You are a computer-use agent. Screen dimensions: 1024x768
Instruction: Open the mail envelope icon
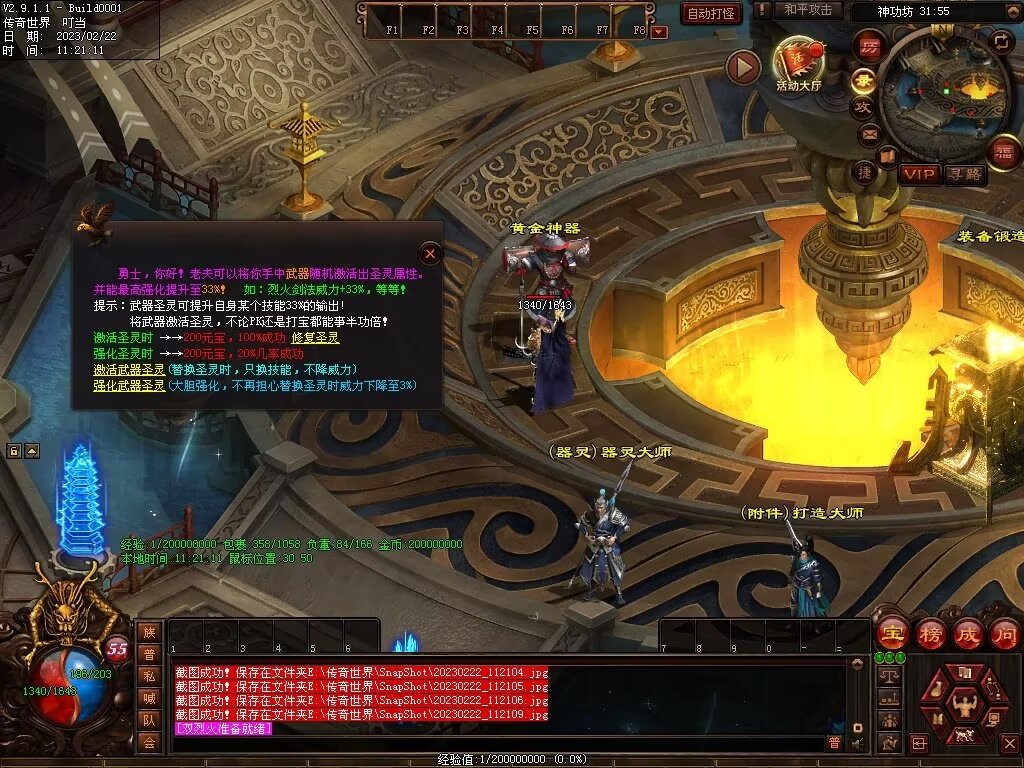pos(868,133)
